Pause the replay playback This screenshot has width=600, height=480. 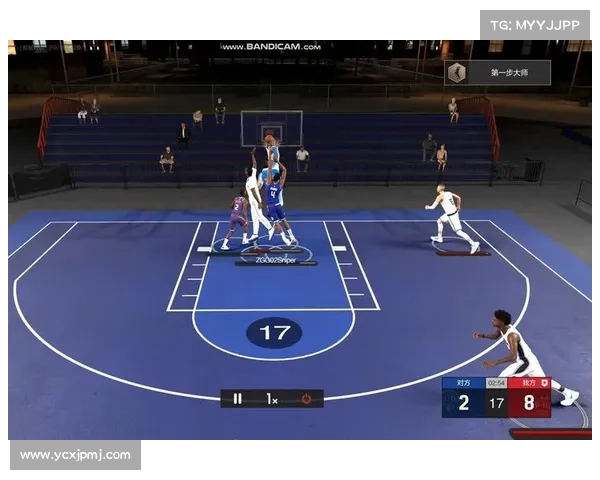(238, 398)
